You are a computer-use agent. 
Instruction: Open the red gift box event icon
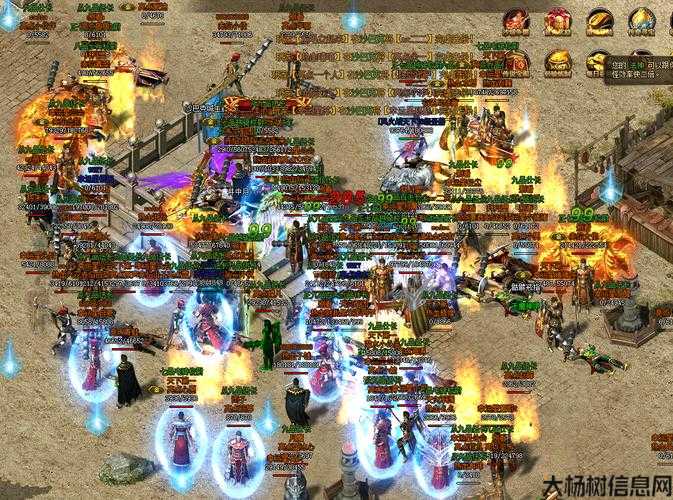tap(558, 20)
